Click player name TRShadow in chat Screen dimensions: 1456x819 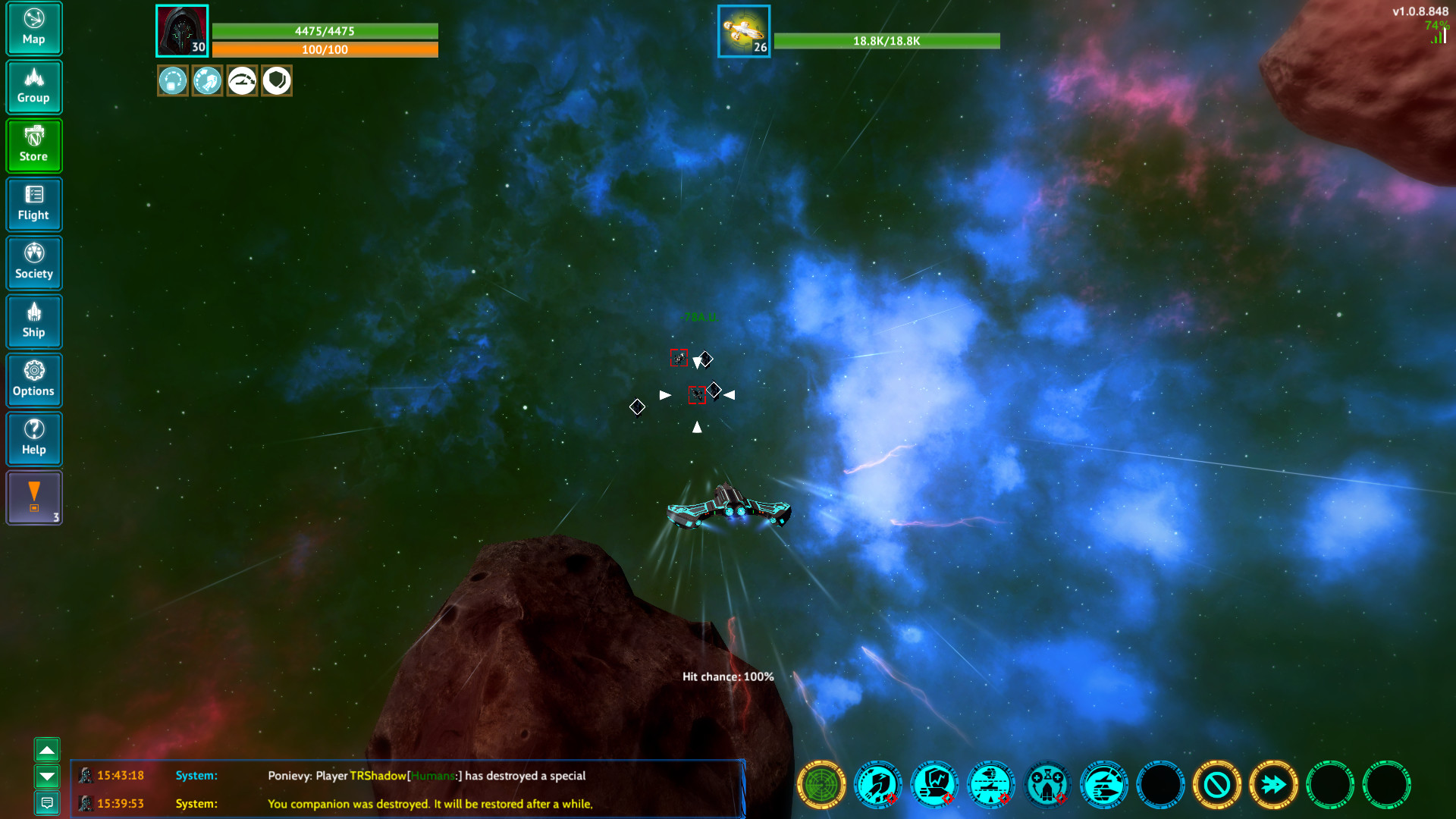click(x=377, y=776)
